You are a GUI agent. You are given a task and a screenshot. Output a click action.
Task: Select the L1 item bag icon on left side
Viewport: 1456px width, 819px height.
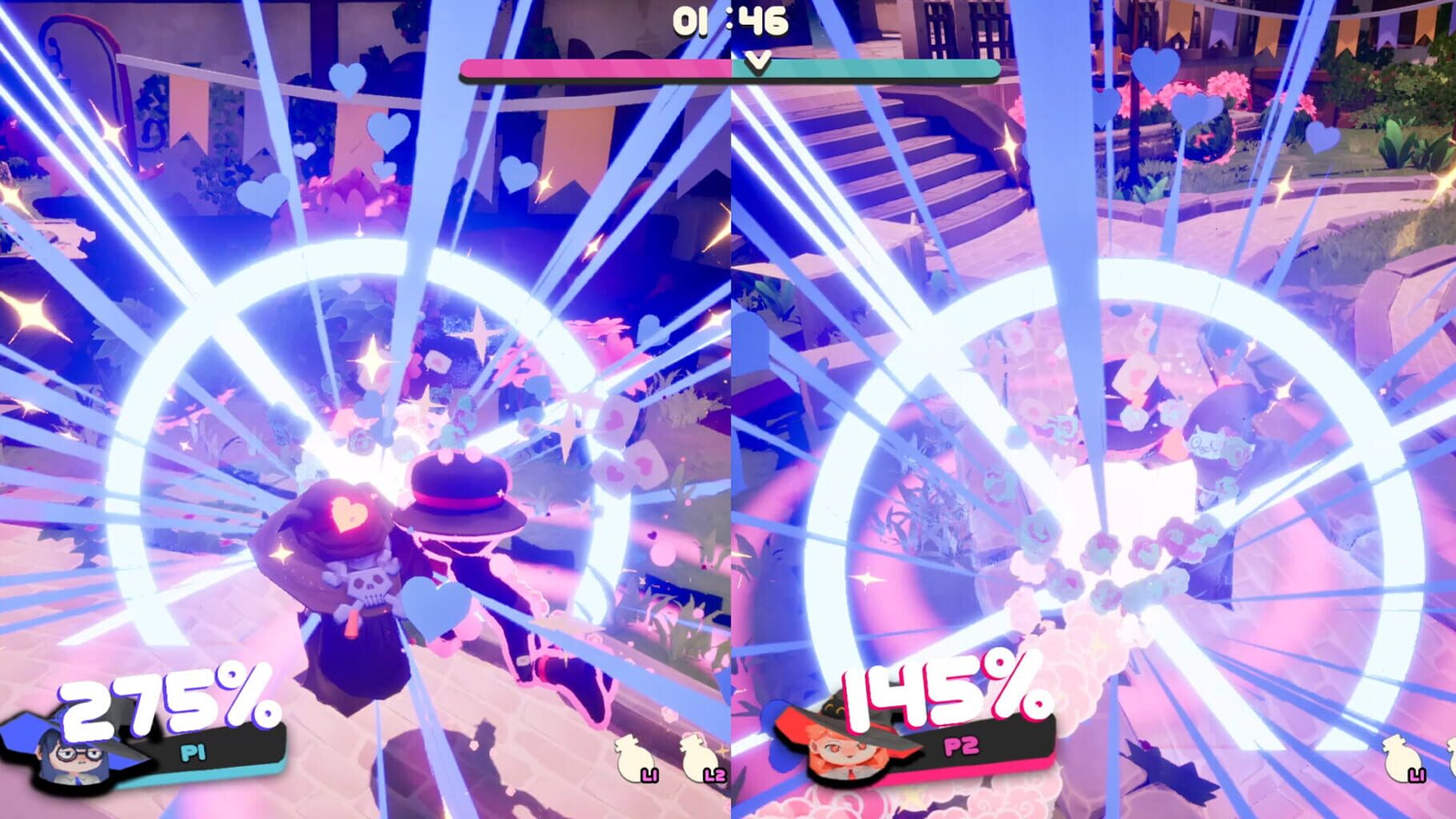pos(634,760)
